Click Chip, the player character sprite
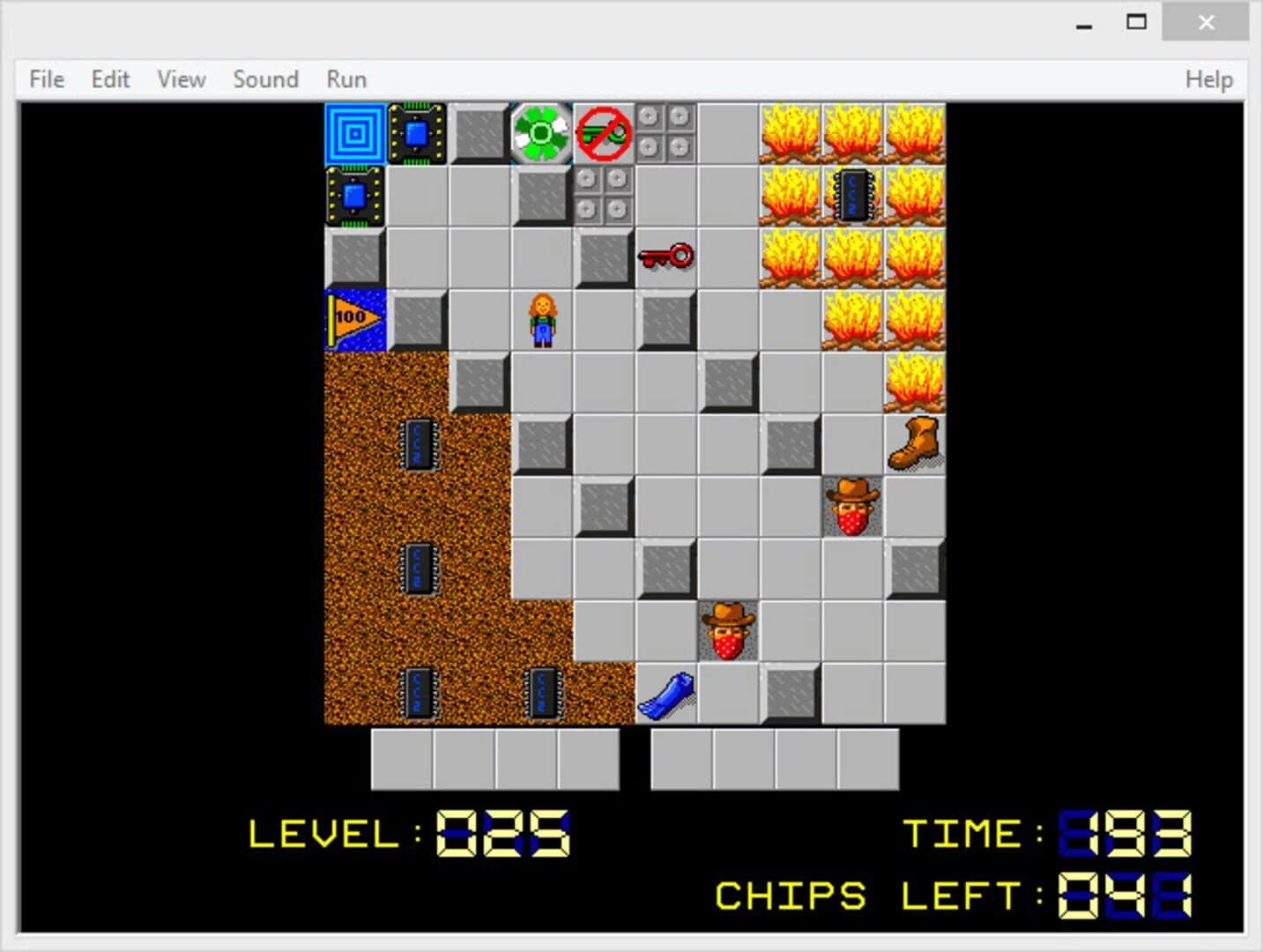 point(542,319)
